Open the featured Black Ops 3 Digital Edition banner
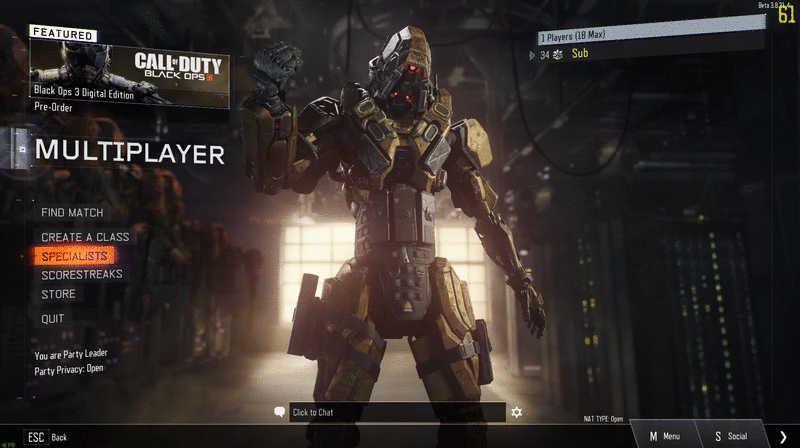800x448 pixels. 130,72
